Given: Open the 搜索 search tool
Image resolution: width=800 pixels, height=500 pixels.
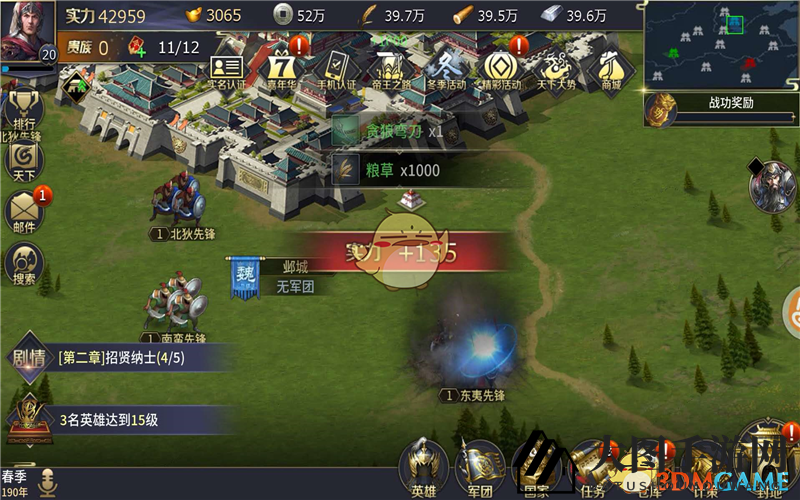Looking at the screenshot, I should click(24, 263).
